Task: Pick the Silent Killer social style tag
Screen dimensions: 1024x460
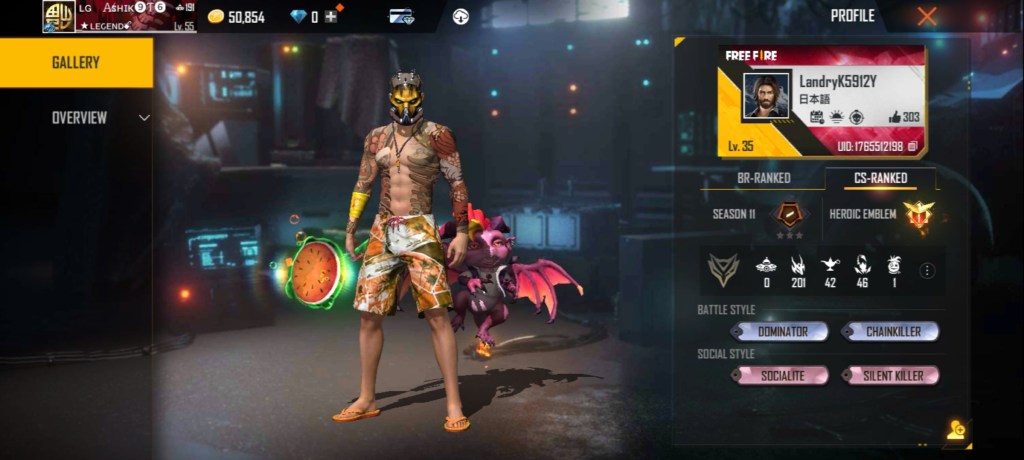Action: (x=889, y=375)
